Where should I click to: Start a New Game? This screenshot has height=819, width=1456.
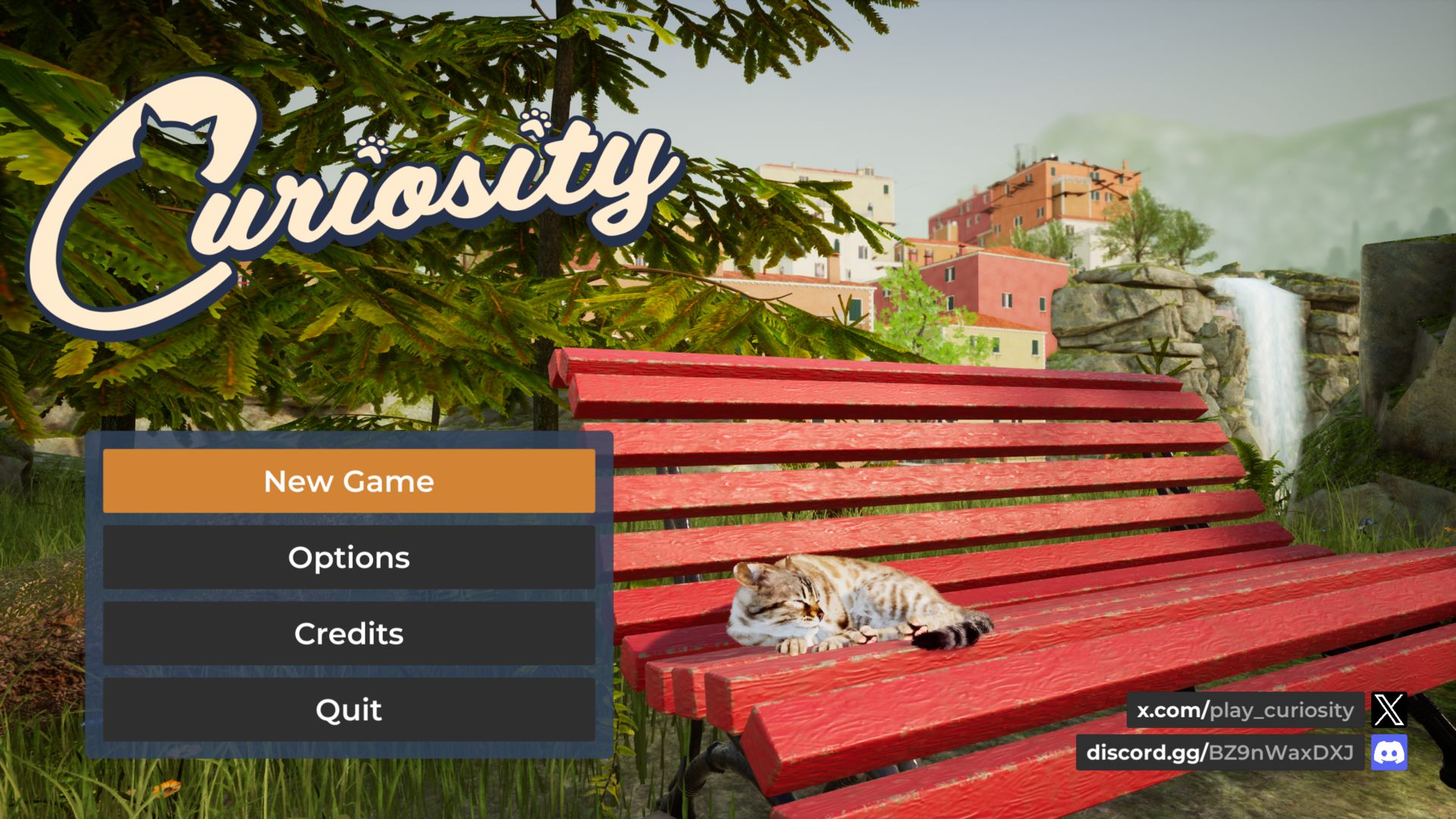point(349,481)
